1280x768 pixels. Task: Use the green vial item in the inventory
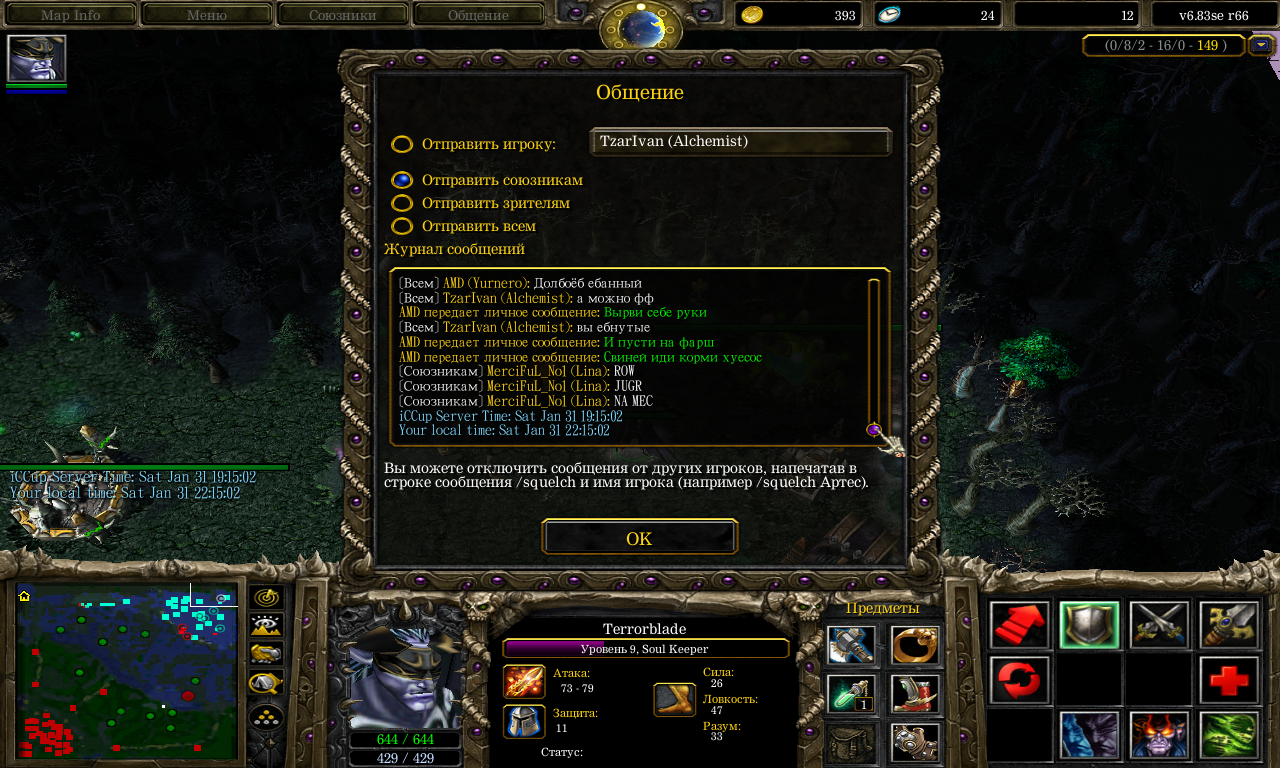tap(851, 694)
